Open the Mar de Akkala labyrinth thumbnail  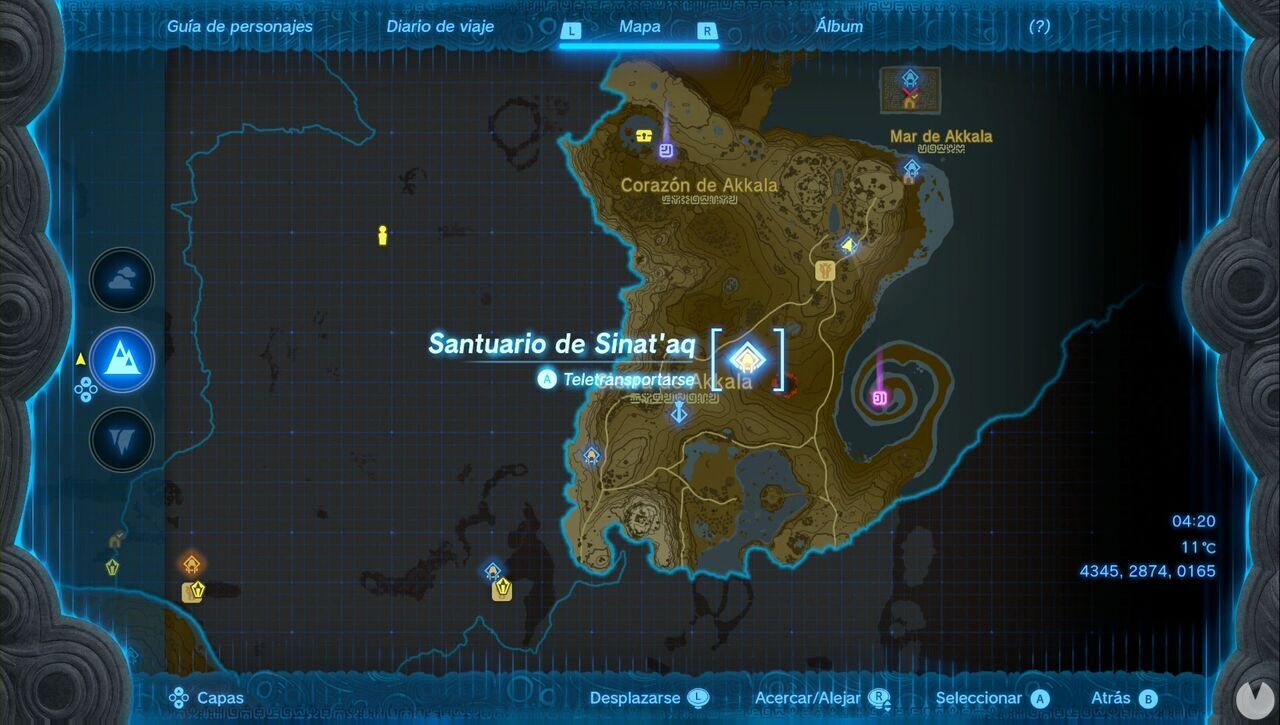[910, 91]
